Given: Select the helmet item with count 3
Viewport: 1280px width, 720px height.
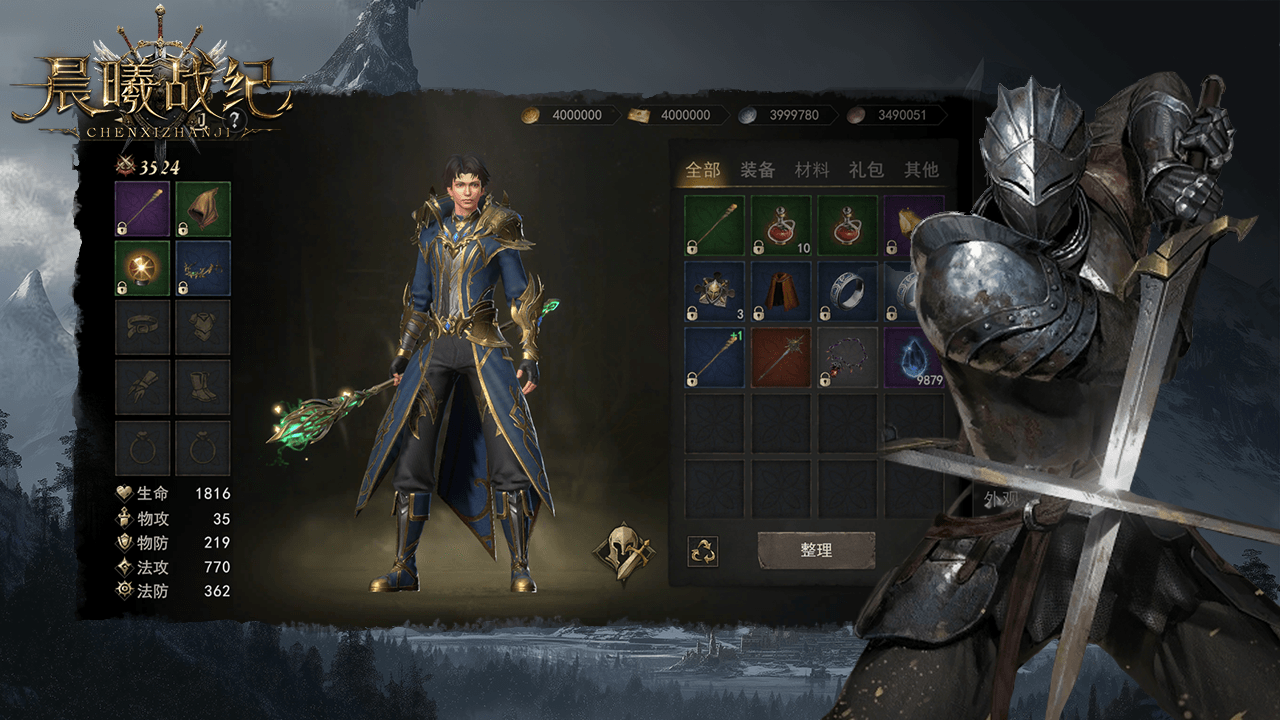Looking at the screenshot, I should [714, 291].
